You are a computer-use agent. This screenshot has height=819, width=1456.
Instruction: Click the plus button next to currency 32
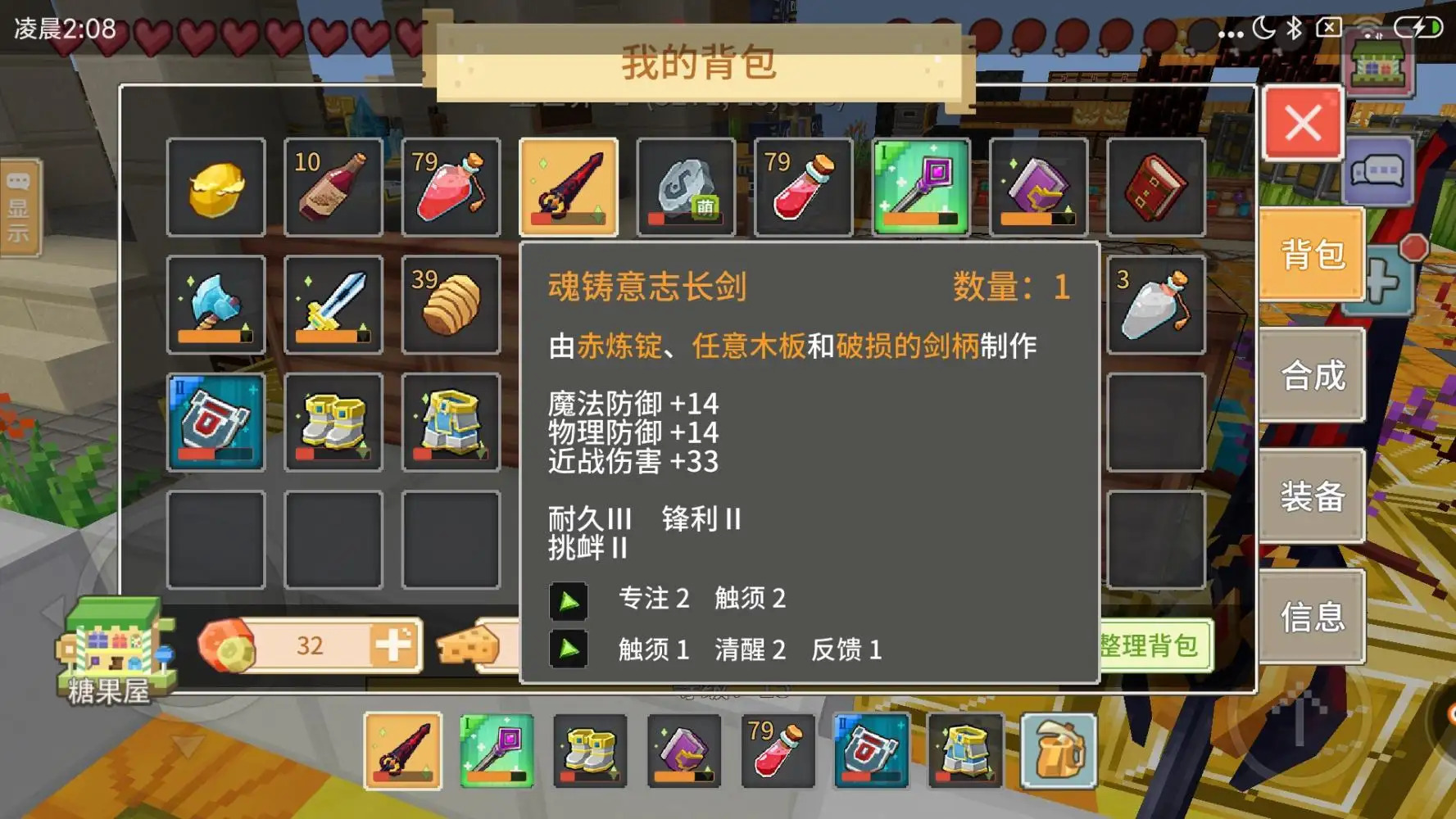(392, 645)
